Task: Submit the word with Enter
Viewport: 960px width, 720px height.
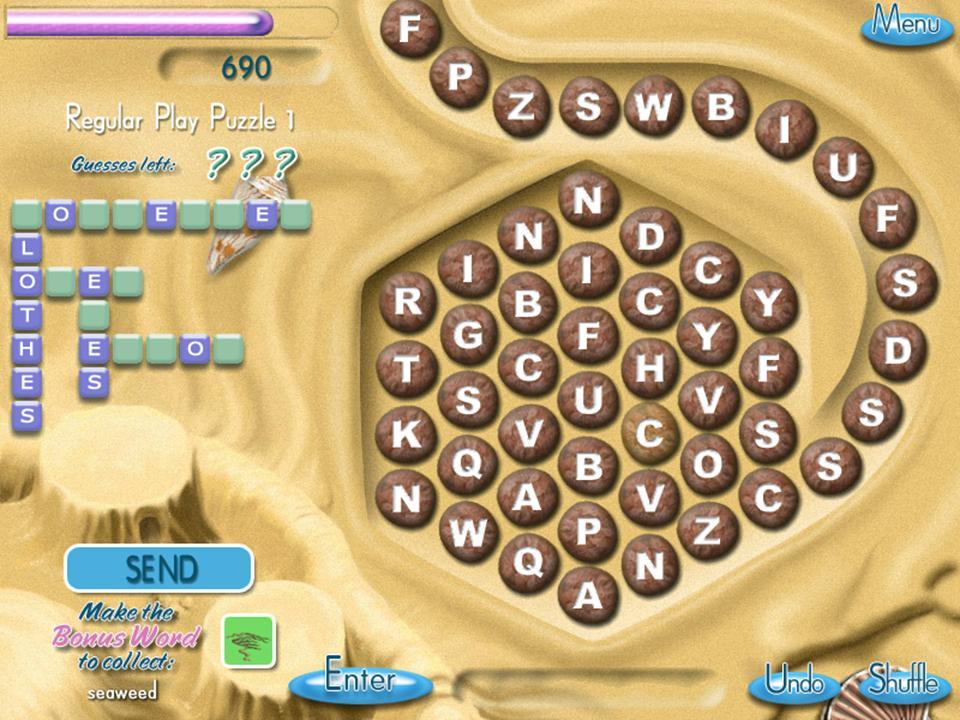Action: point(361,681)
